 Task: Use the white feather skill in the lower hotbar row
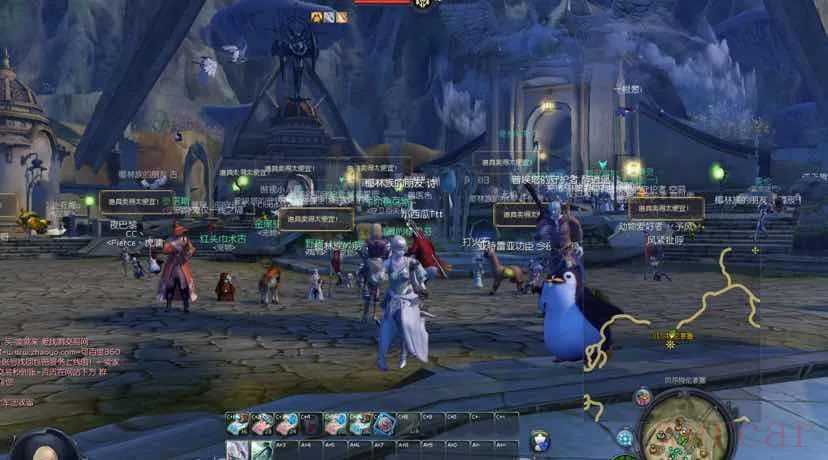(x=236, y=451)
